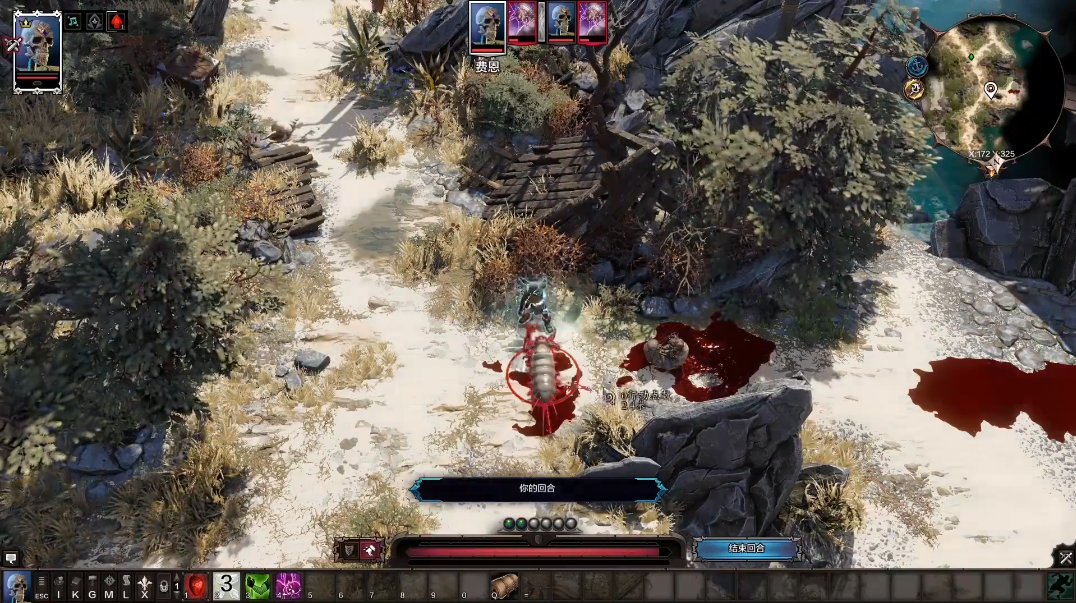Activate the green skill in slot 3
1076x603 pixels.
point(258,586)
